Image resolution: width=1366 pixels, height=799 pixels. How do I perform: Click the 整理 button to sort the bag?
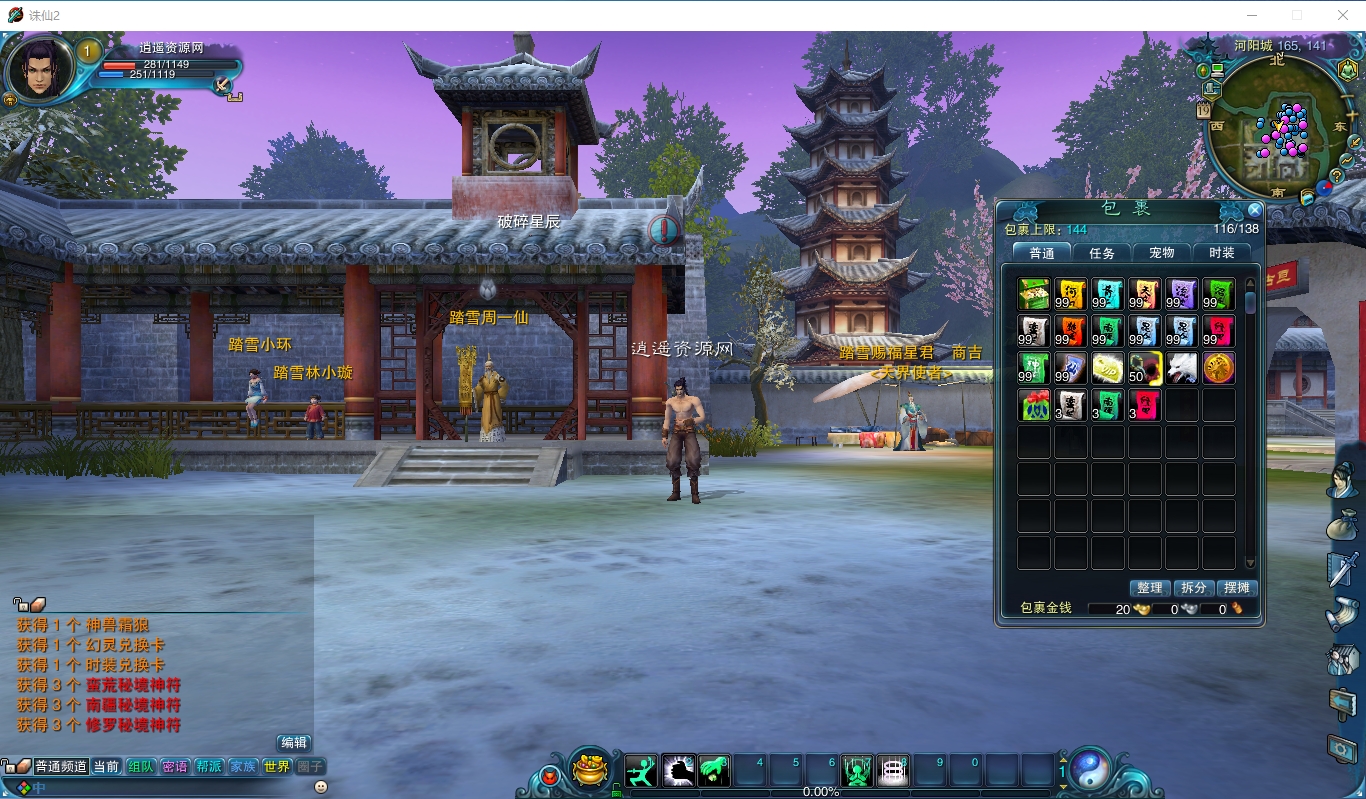tap(1150, 588)
